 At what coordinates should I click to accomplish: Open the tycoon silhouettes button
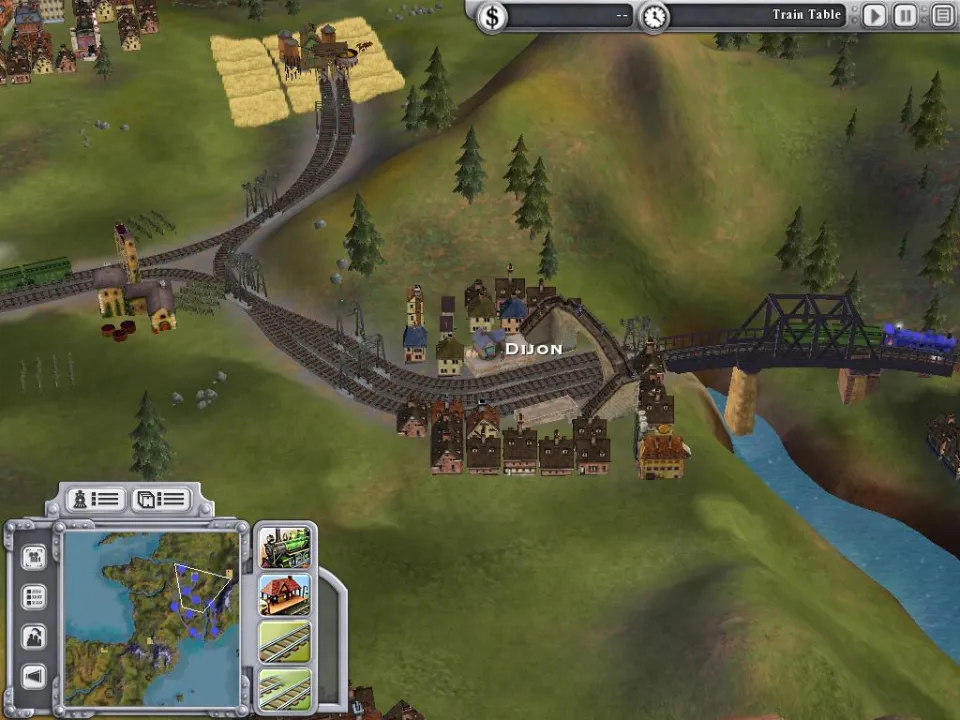coord(34,637)
